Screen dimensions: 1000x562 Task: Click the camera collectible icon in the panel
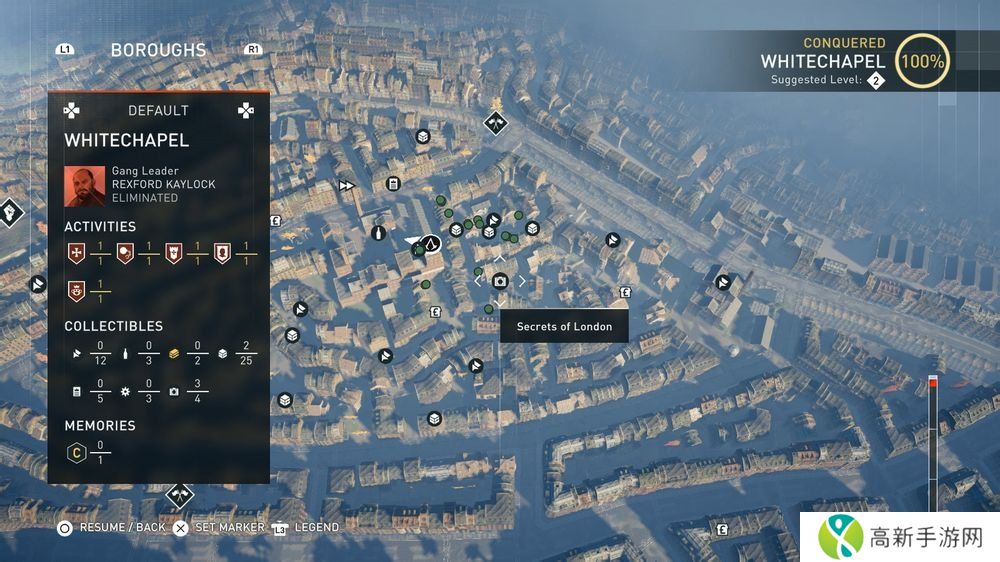174,392
